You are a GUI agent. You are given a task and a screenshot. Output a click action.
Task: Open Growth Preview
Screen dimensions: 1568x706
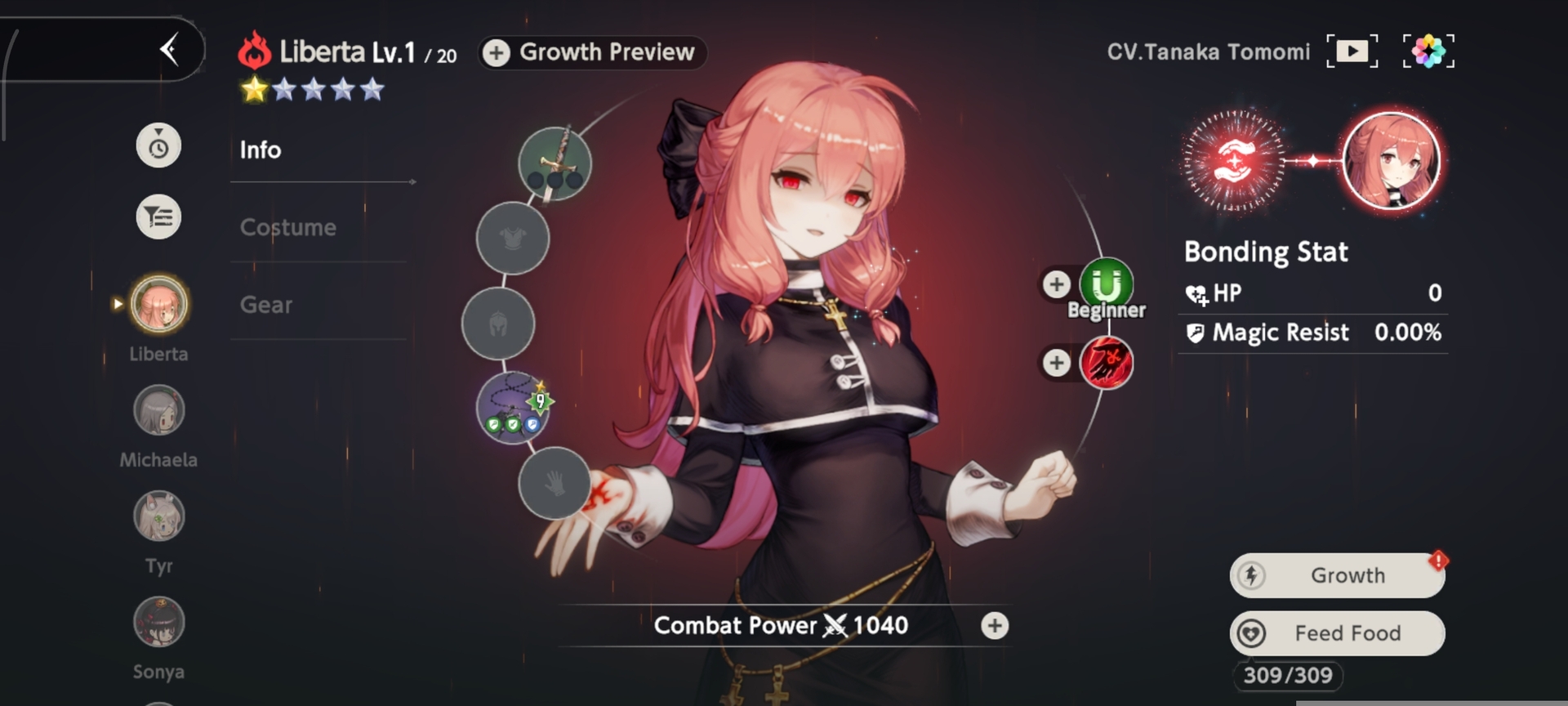[592, 52]
